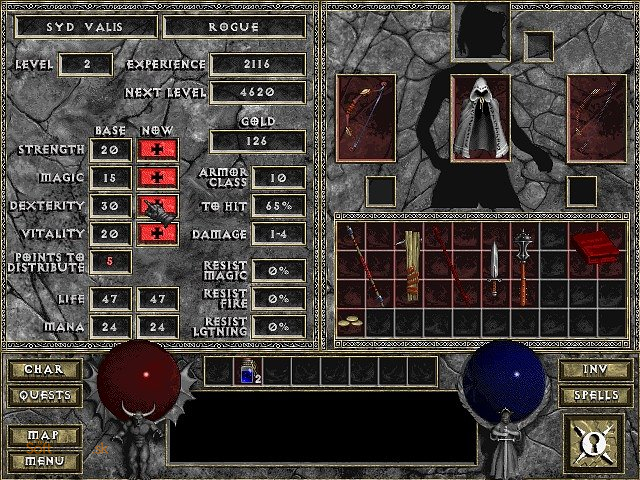The image size is (640, 480).
Task: Open the game MENU
Action: (44, 461)
